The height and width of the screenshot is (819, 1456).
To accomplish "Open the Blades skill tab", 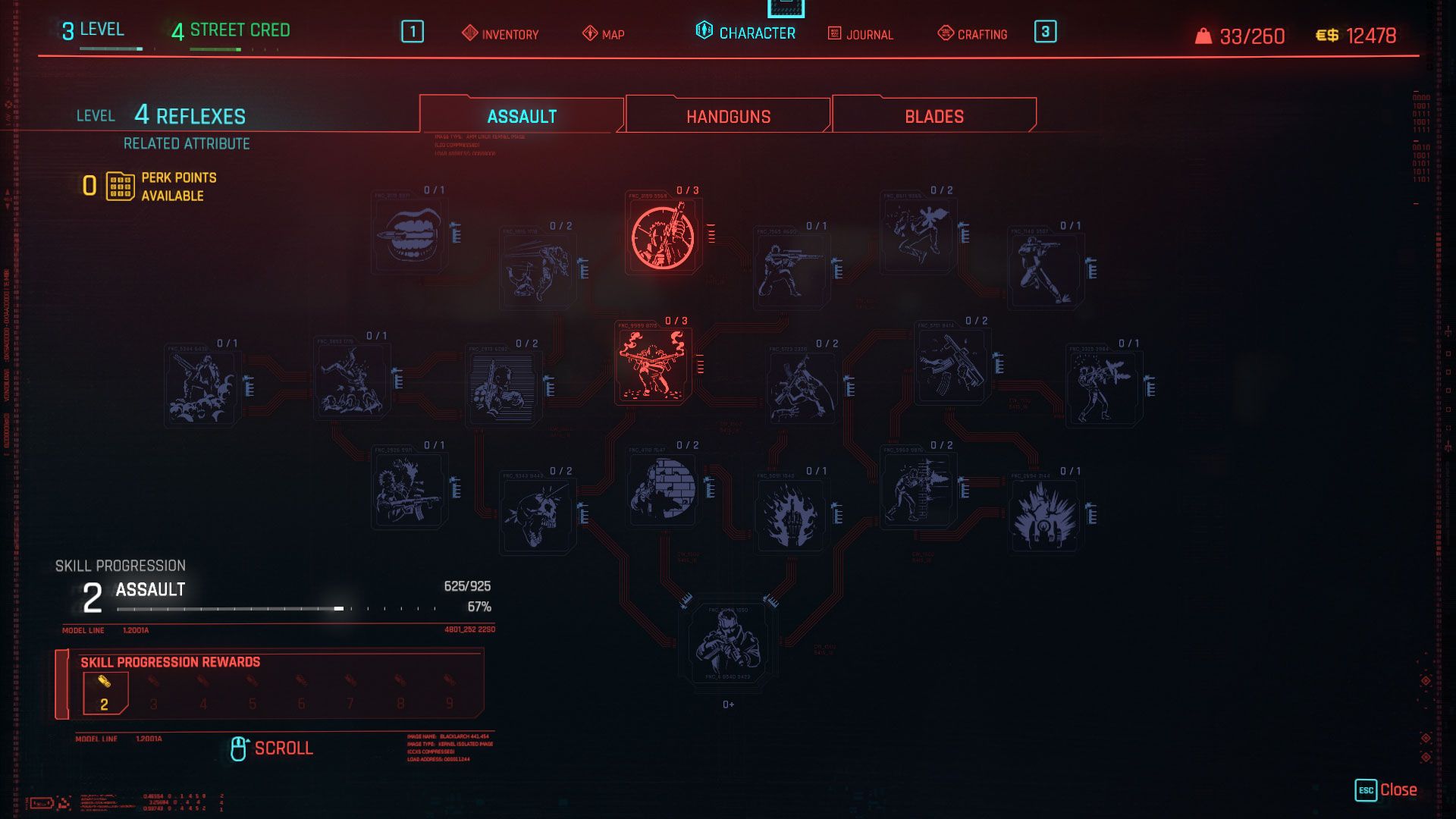I will (x=934, y=116).
